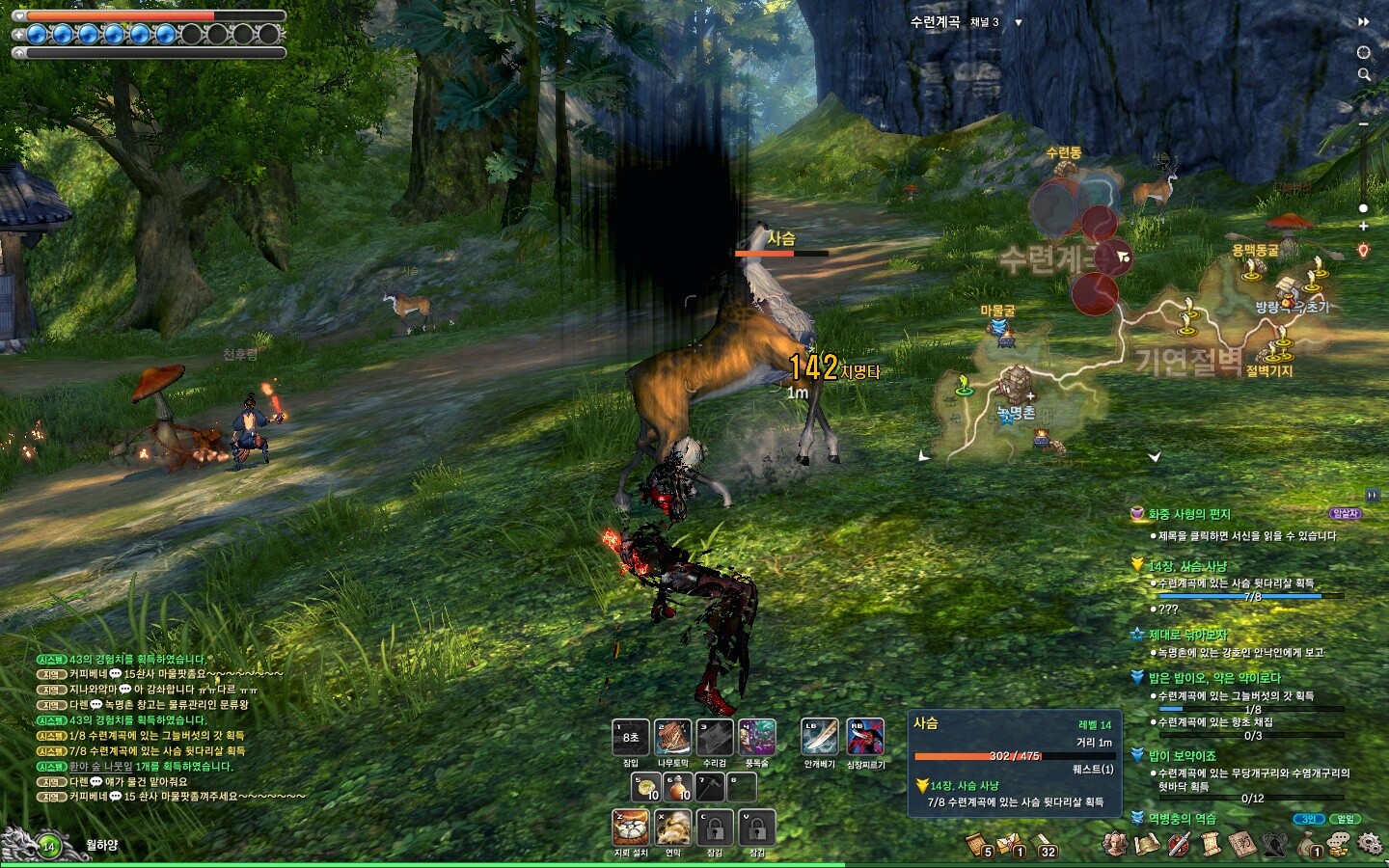The width and height of the screenshot is (1389, 868).
Task: Activate the 풍독술 skill icon
Action: click(757, 739)
